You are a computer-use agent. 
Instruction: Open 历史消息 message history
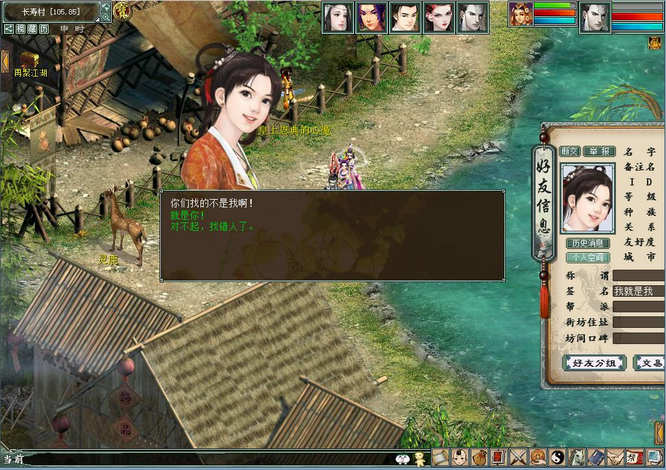coord(588,243)
